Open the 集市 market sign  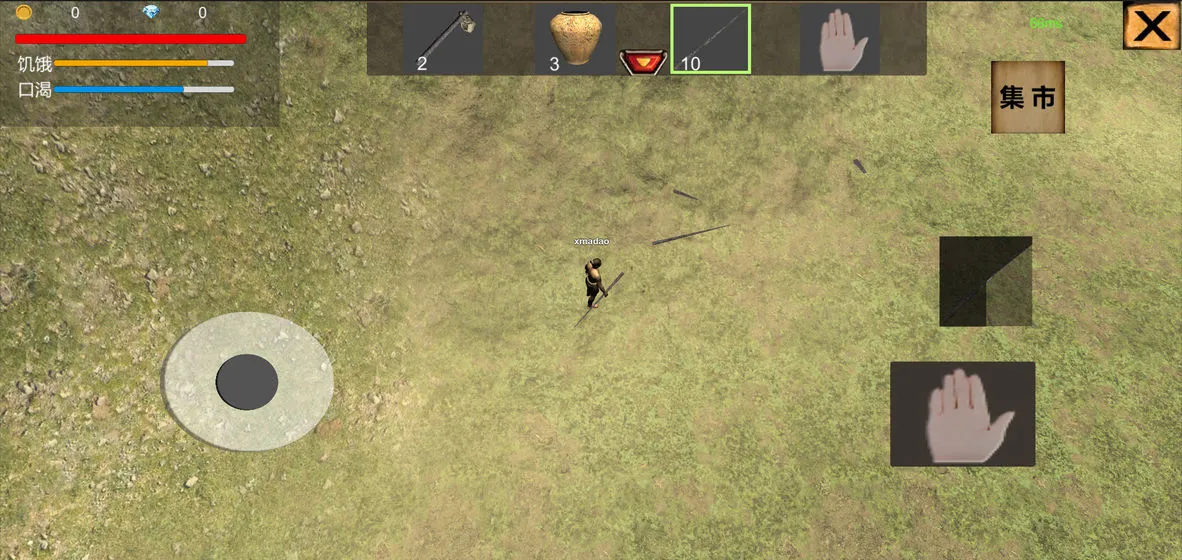tap(1028, 97)
